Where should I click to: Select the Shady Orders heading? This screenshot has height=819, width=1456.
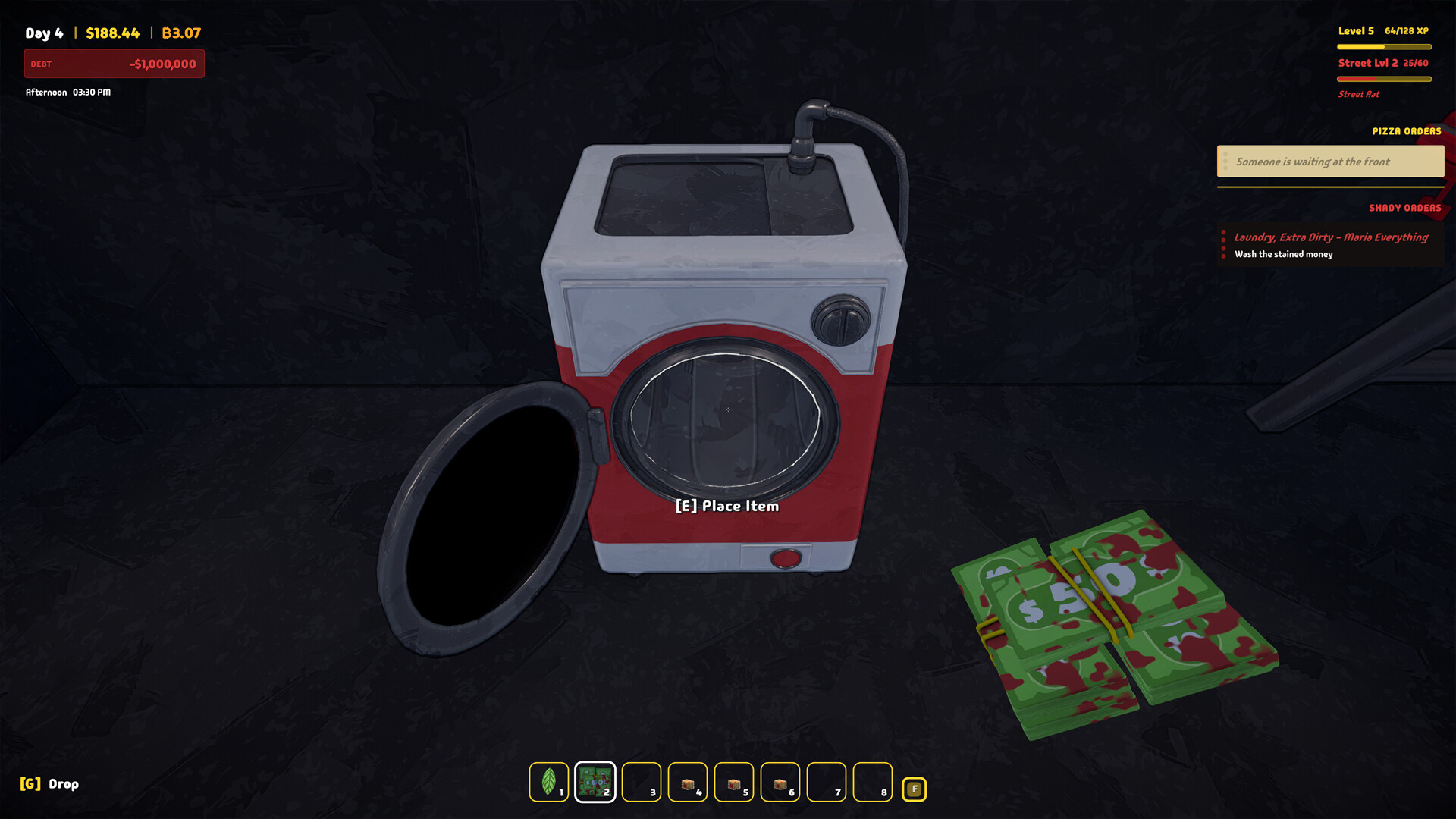tap(1404, 208)
